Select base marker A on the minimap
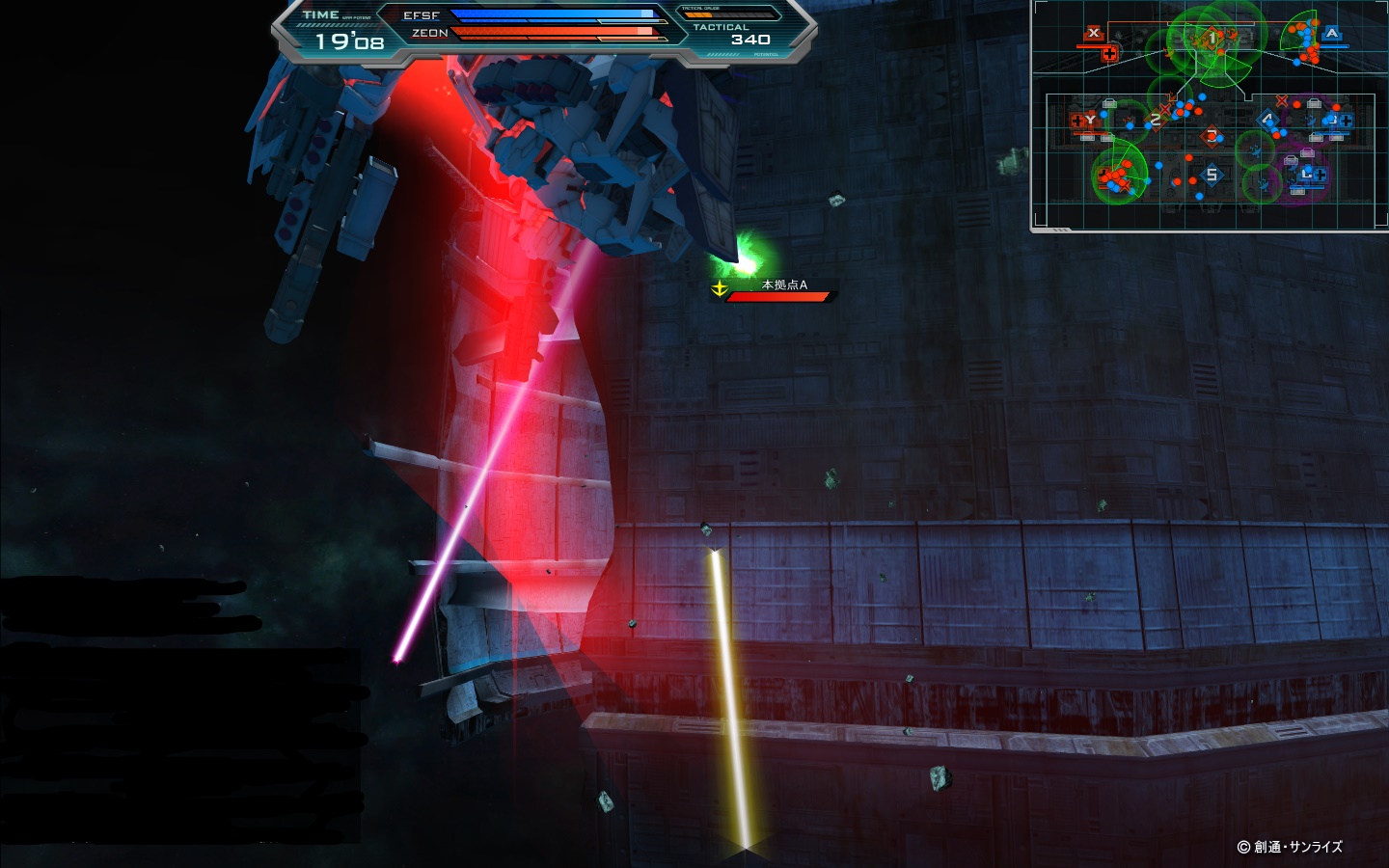 pos(1332,34)
